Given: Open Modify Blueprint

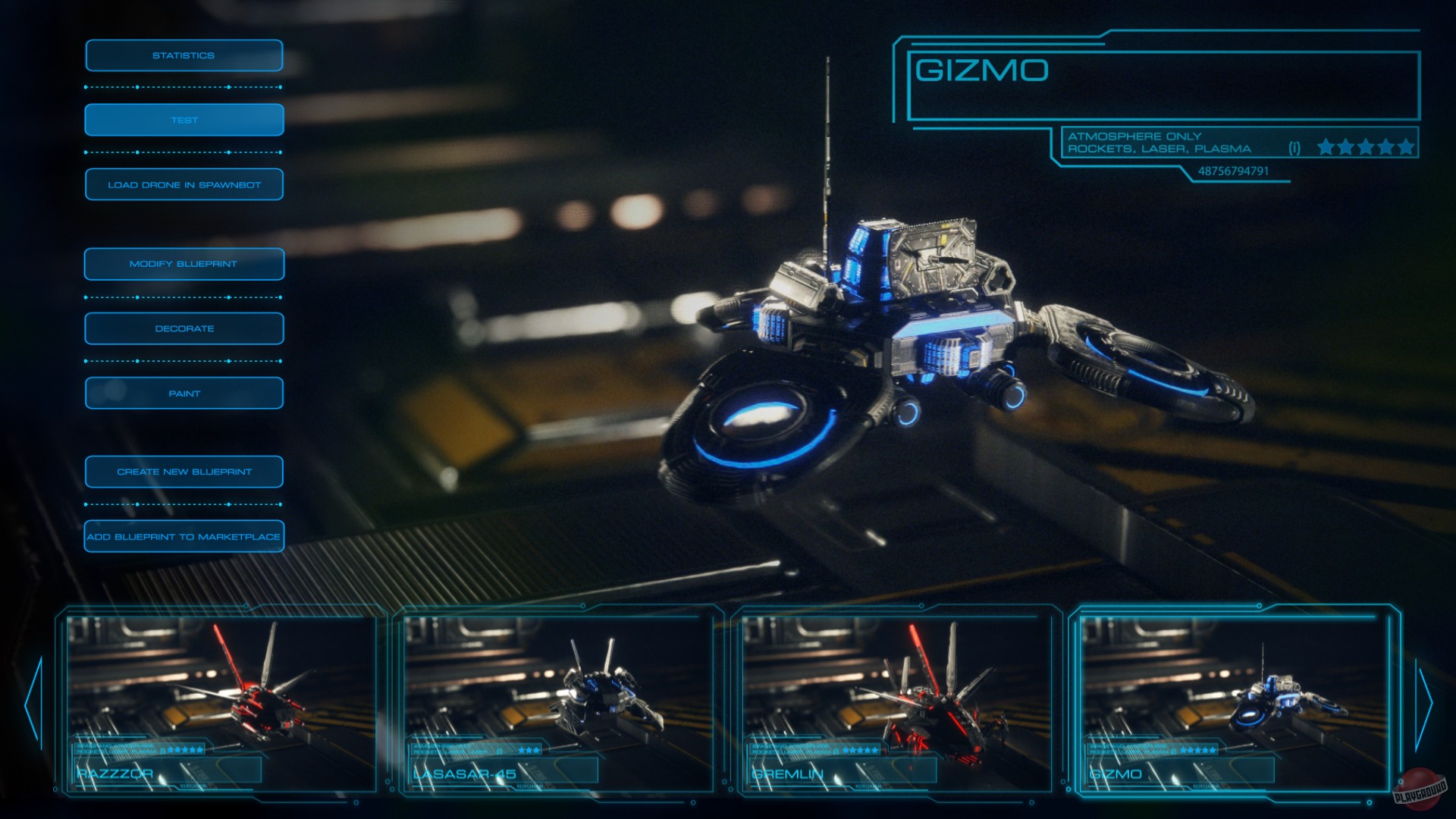Looking at the screenshot, I should pos(184,263).
